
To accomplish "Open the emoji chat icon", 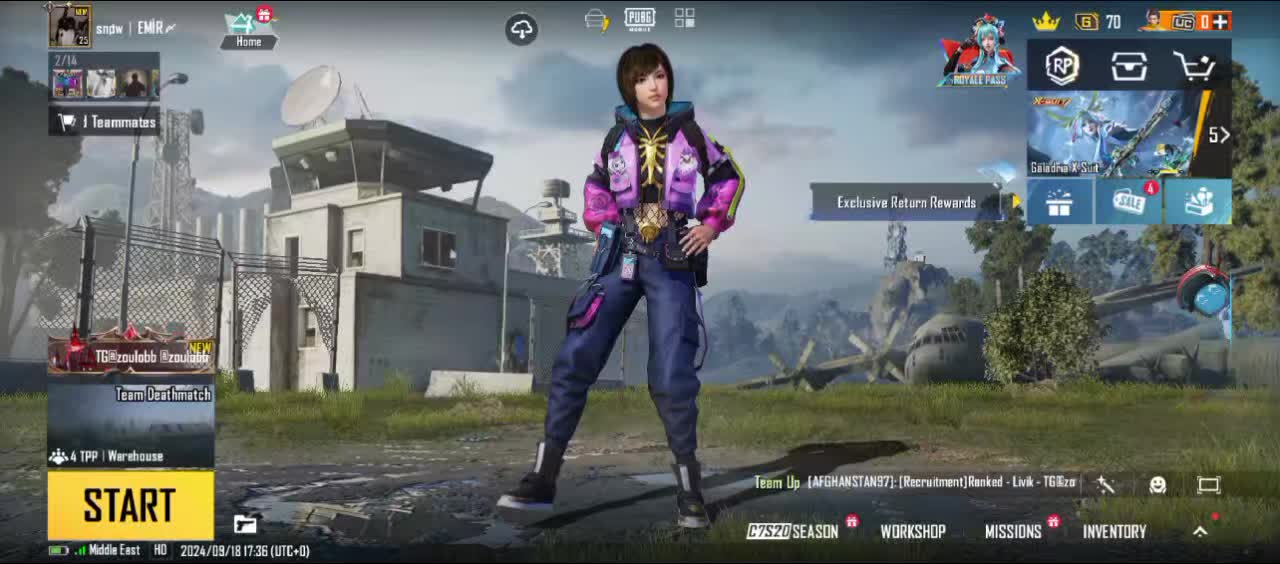I will (x=1158, y=485).
